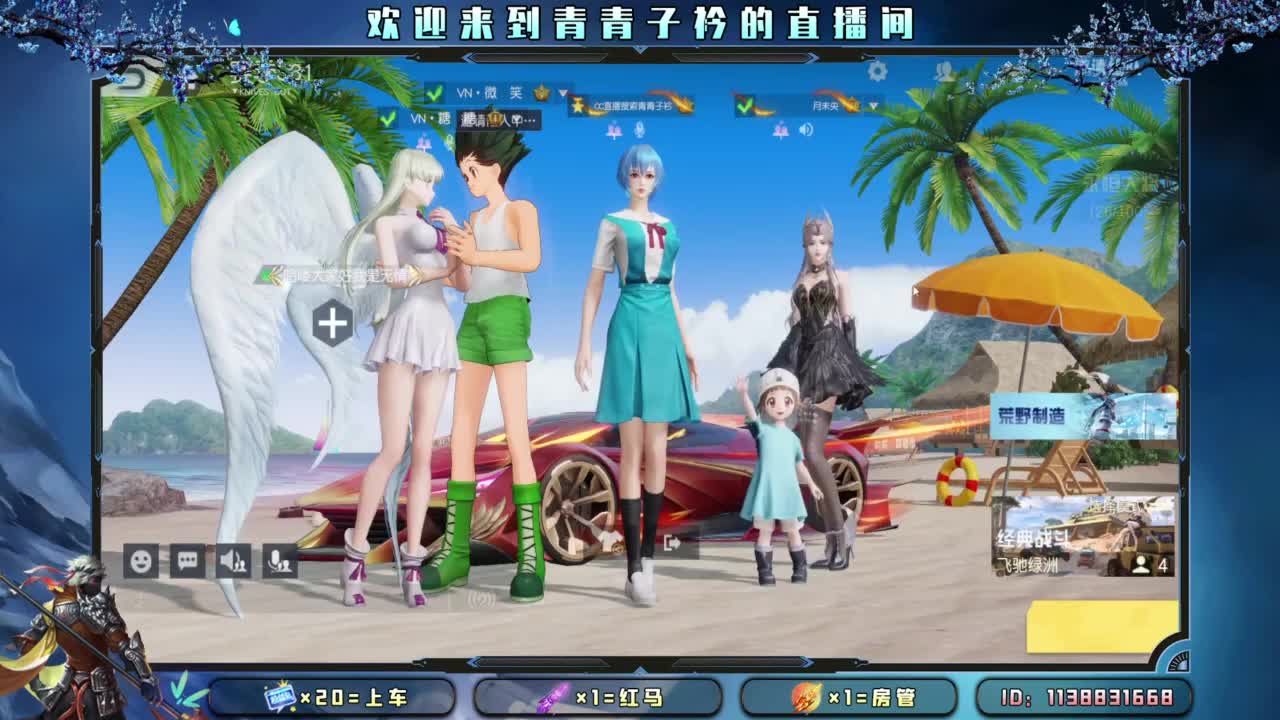
Task: Click the friends icon in the top bar
Action: 942,69
